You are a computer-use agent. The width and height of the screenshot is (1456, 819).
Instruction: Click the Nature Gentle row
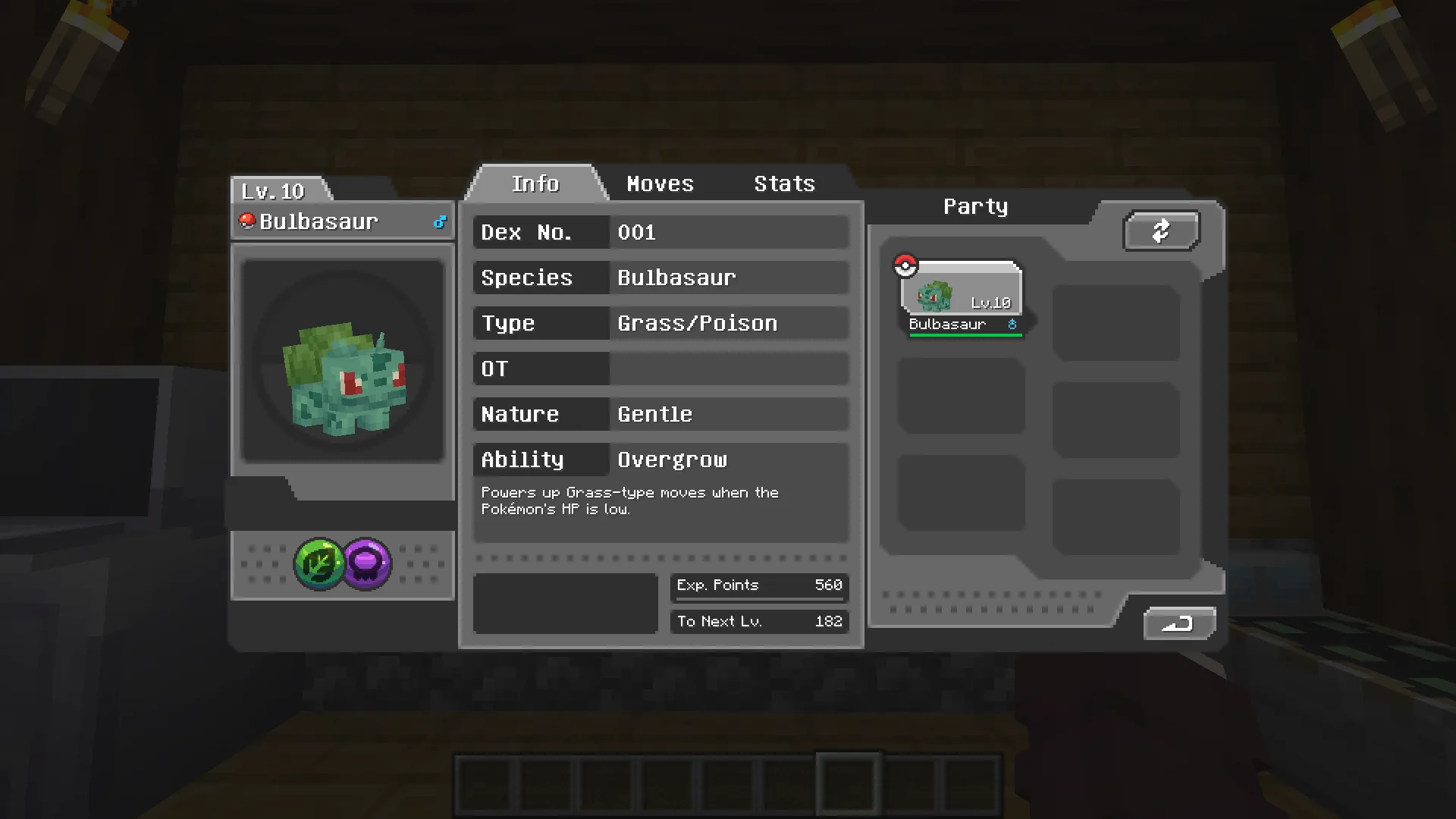661,414
